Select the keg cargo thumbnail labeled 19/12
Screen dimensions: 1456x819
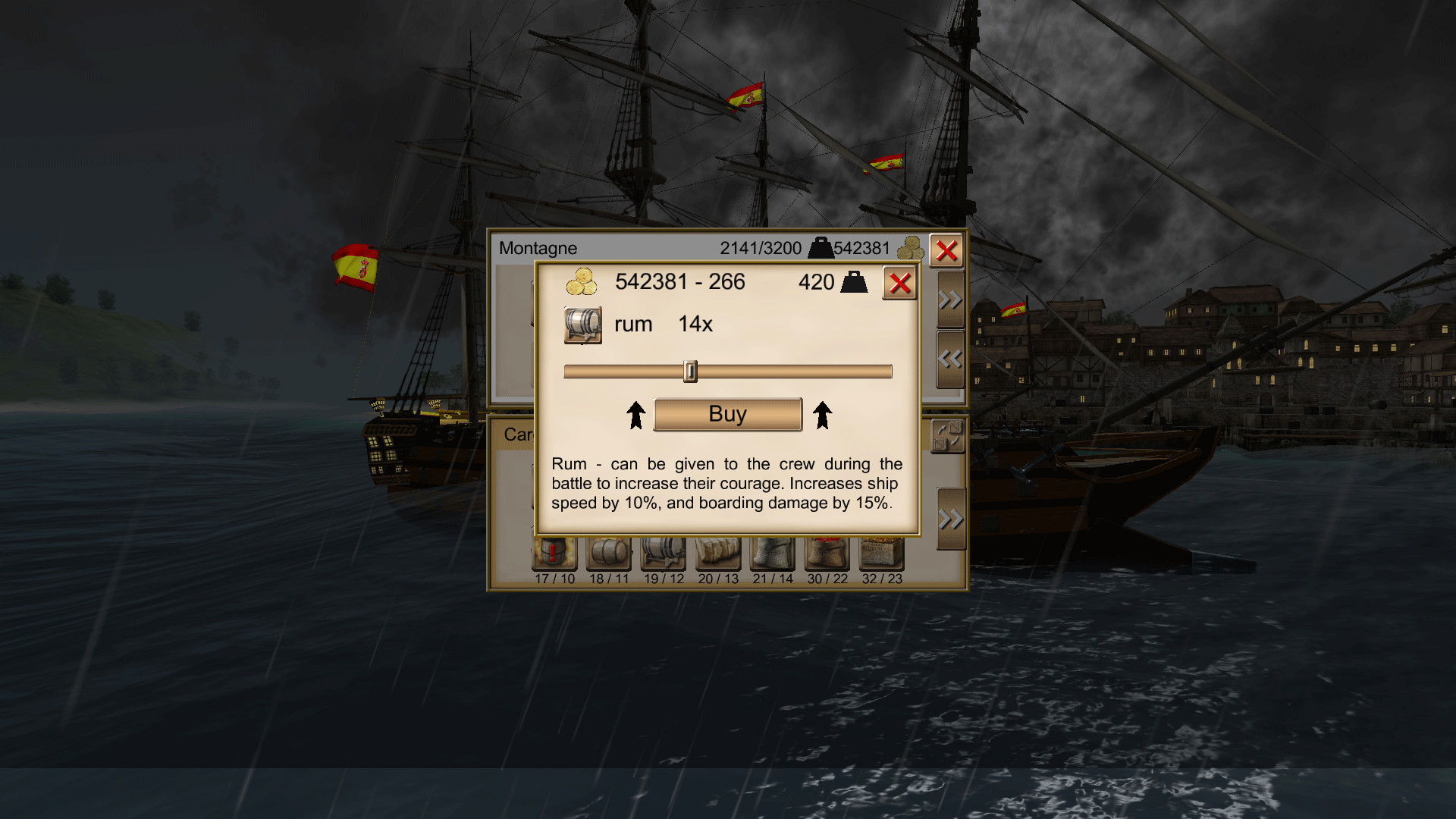click(x=664, y=554)
